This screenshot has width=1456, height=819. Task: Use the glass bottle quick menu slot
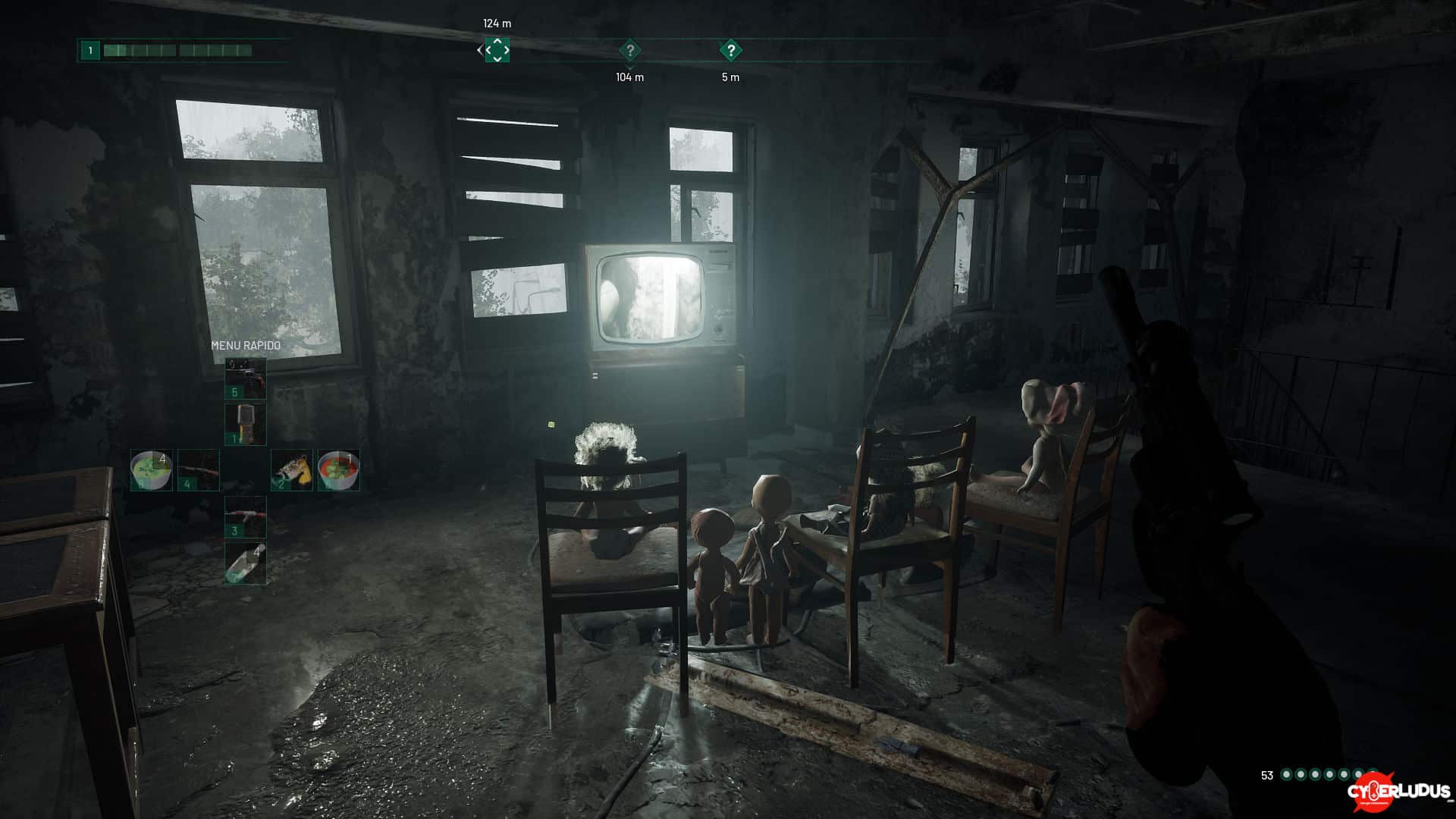tap(245, 563)
